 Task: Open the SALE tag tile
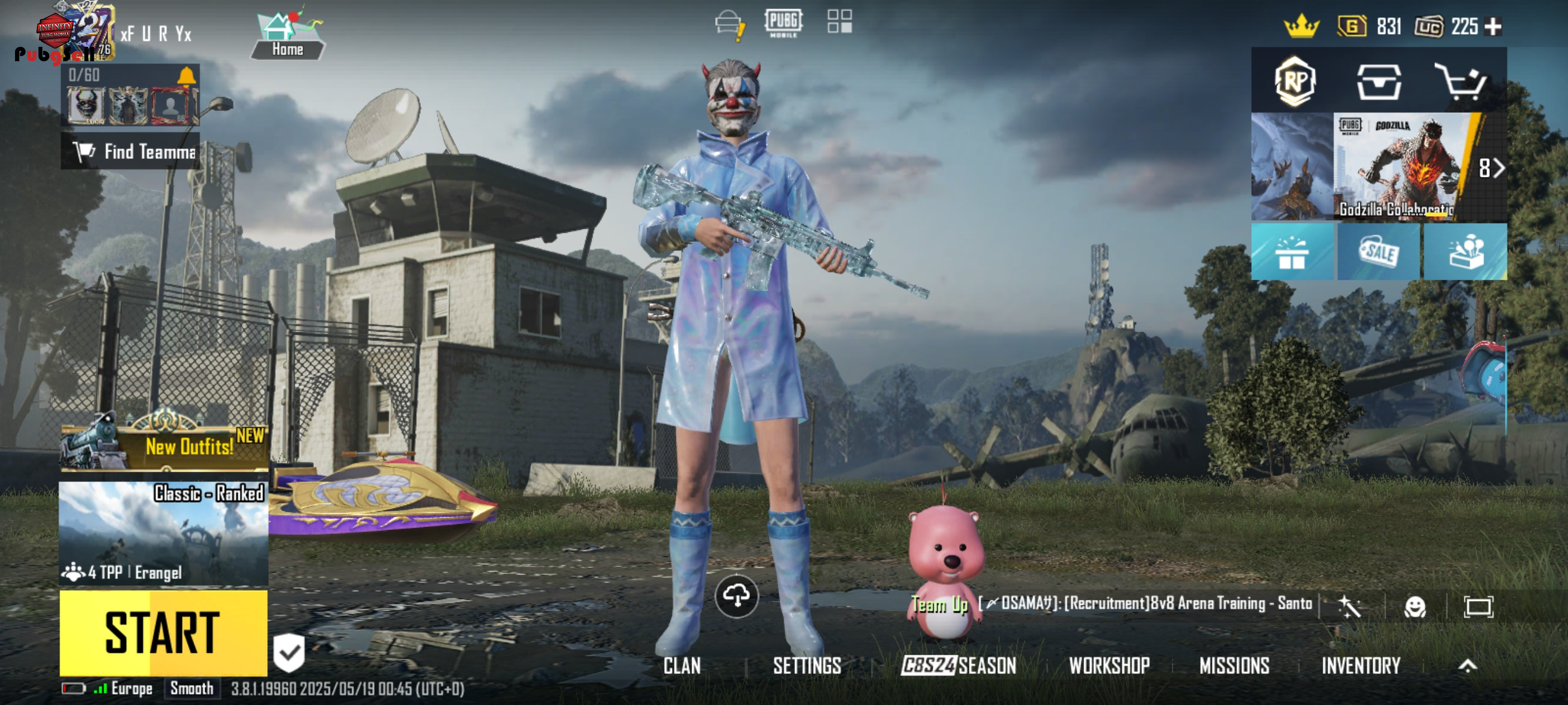1379,252
